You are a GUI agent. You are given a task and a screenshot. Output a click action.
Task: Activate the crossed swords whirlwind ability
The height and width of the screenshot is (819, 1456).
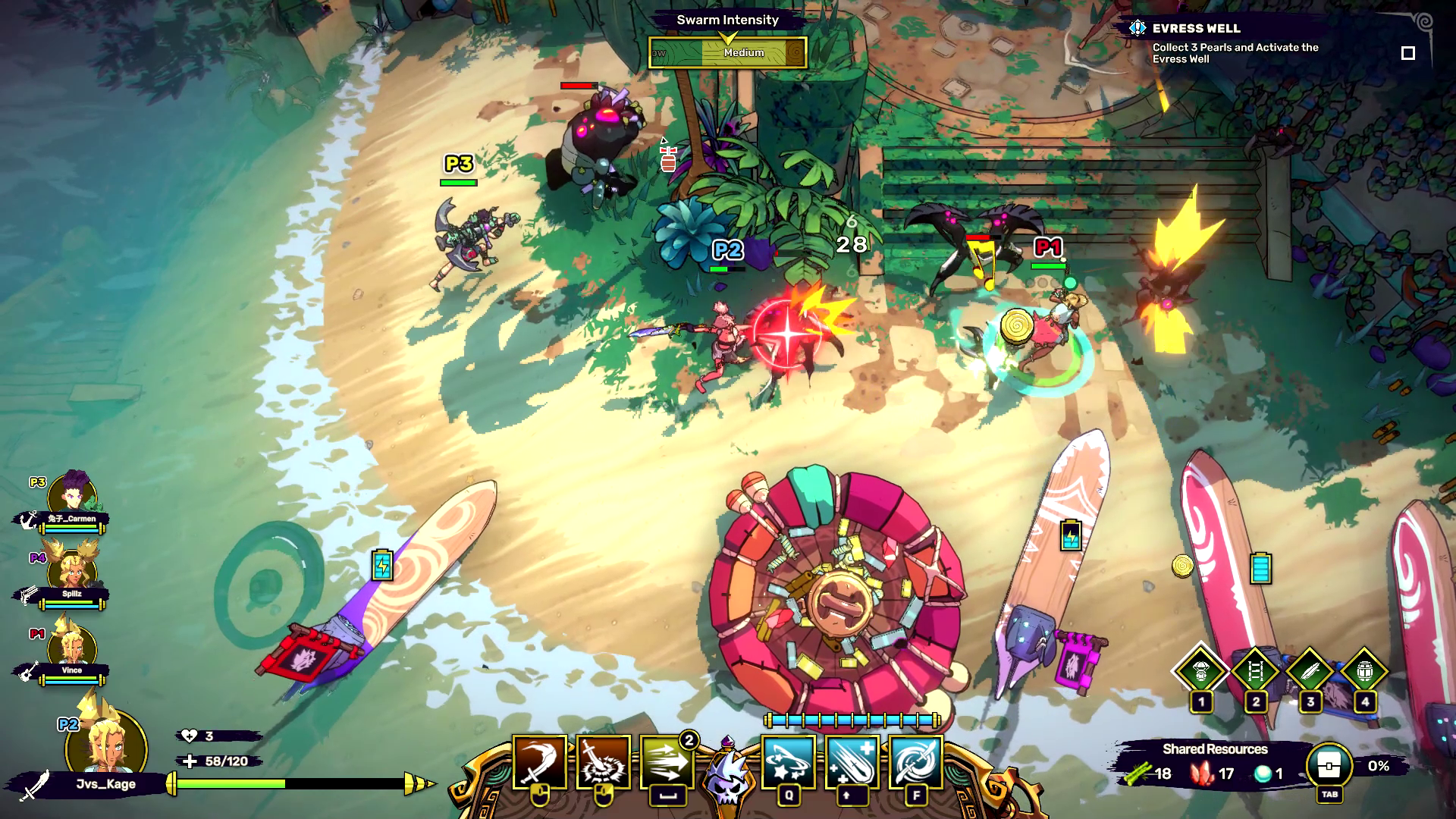click(916, 762)
